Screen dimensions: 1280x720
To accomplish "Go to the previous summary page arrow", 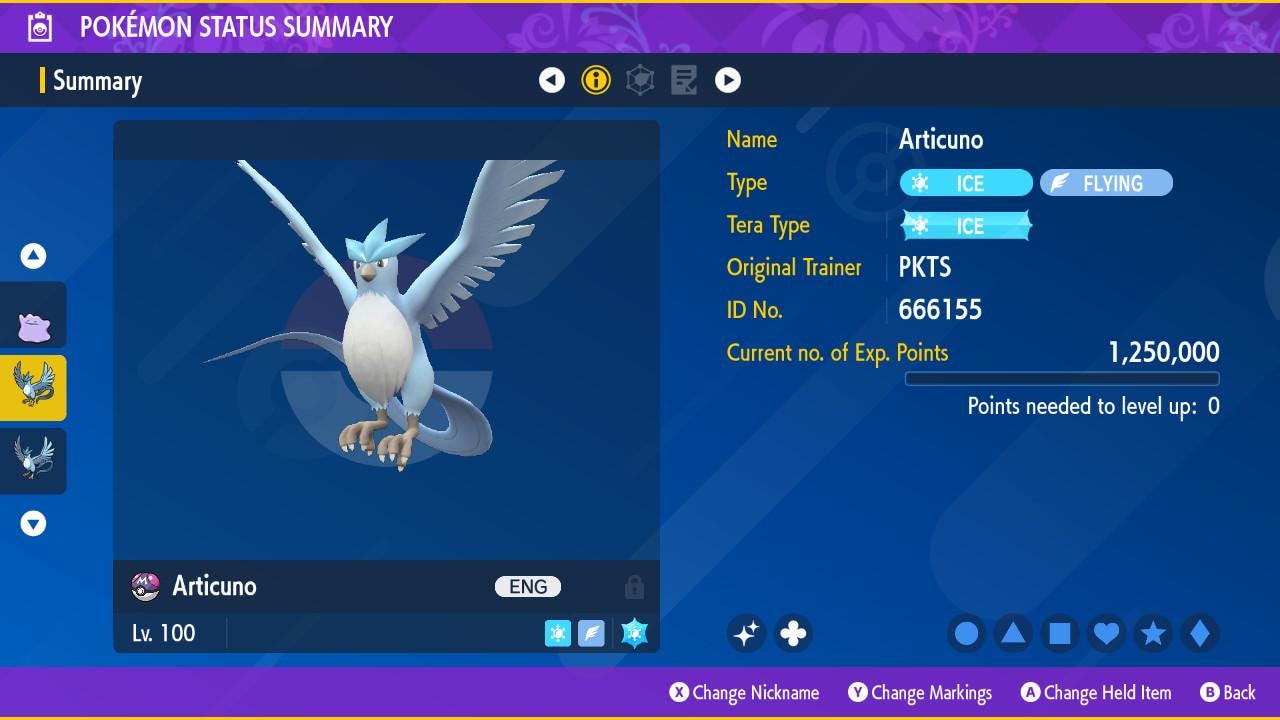I will coord(552,80).
